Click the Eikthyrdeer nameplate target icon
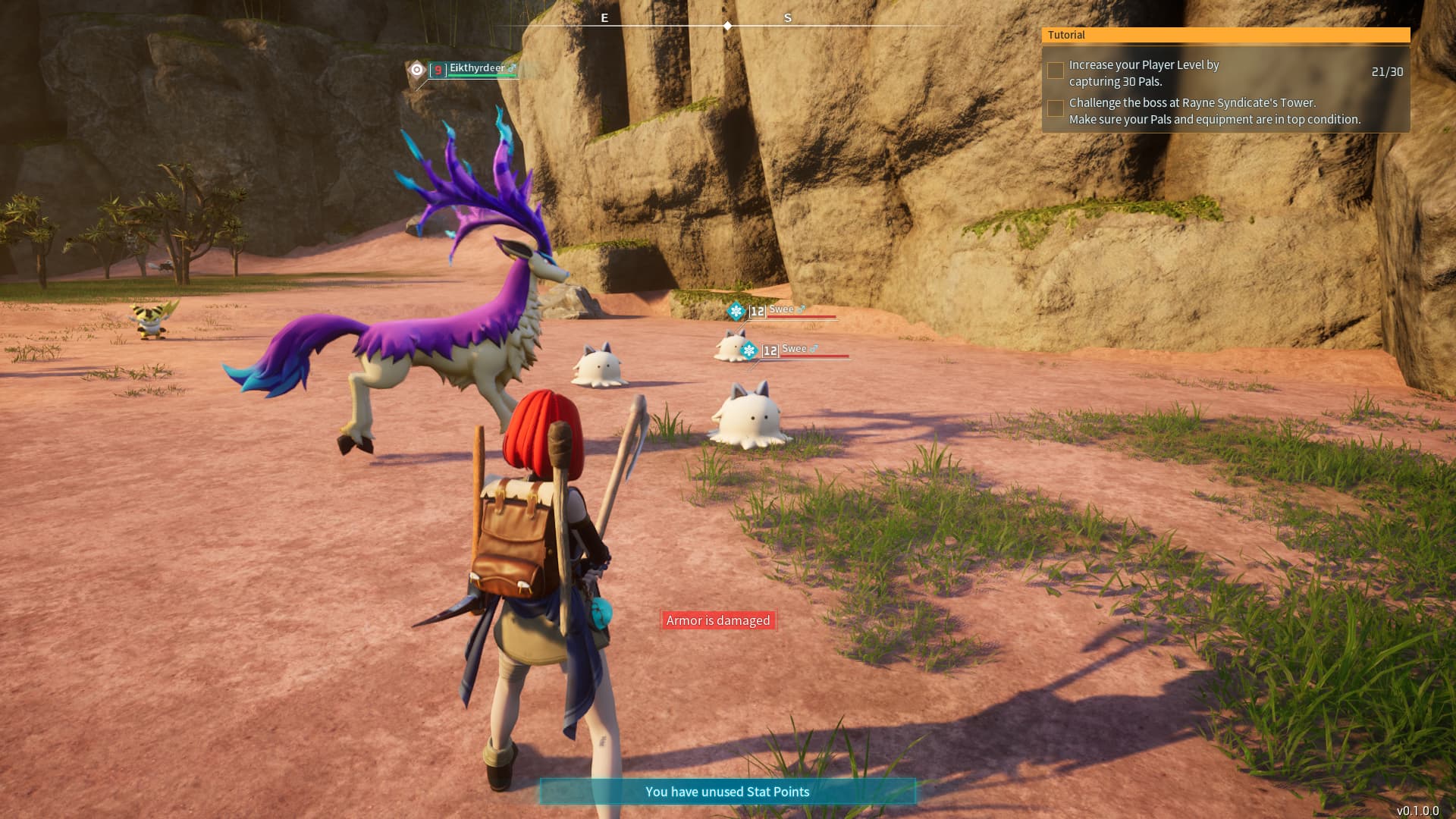The width and height of the screenshot is (1456, 819). pyautogui.click(x=416, y=70)
